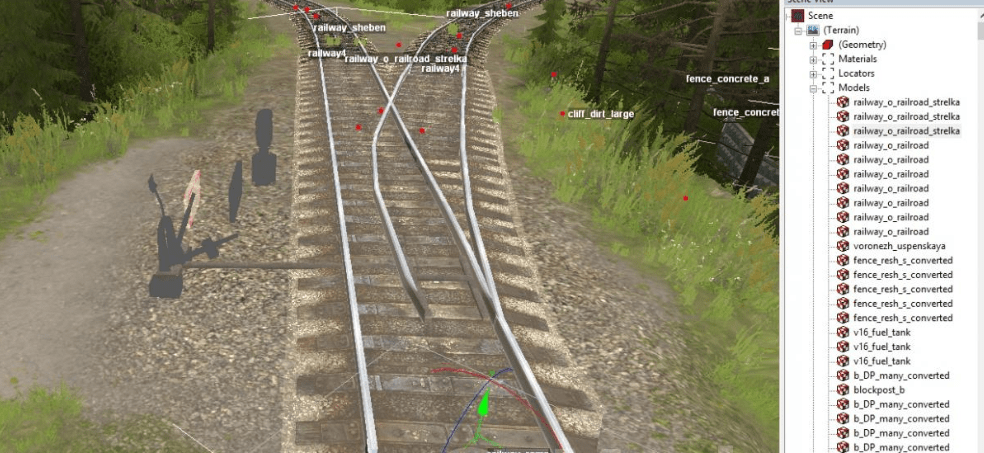The height and width of the screenshot is (453, 984).
Task: Expand the Materials node
Action: point(813,59)
